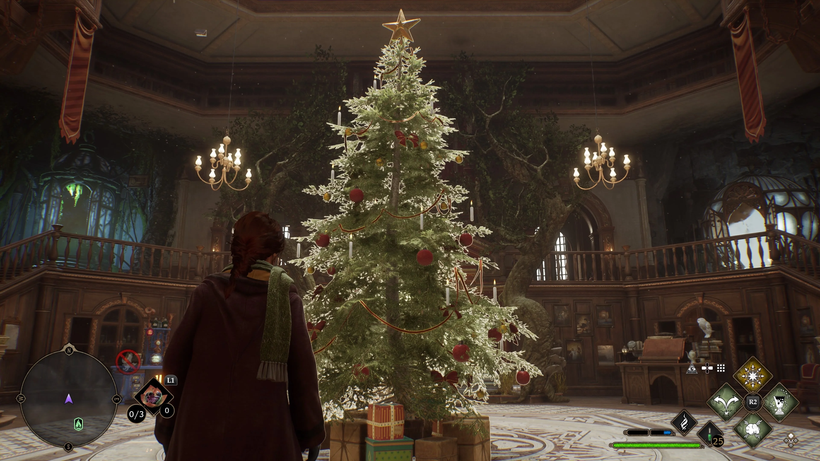Cast the split-arrows spell in left slot
820x461 pixels.
click(x=725, y=402)
